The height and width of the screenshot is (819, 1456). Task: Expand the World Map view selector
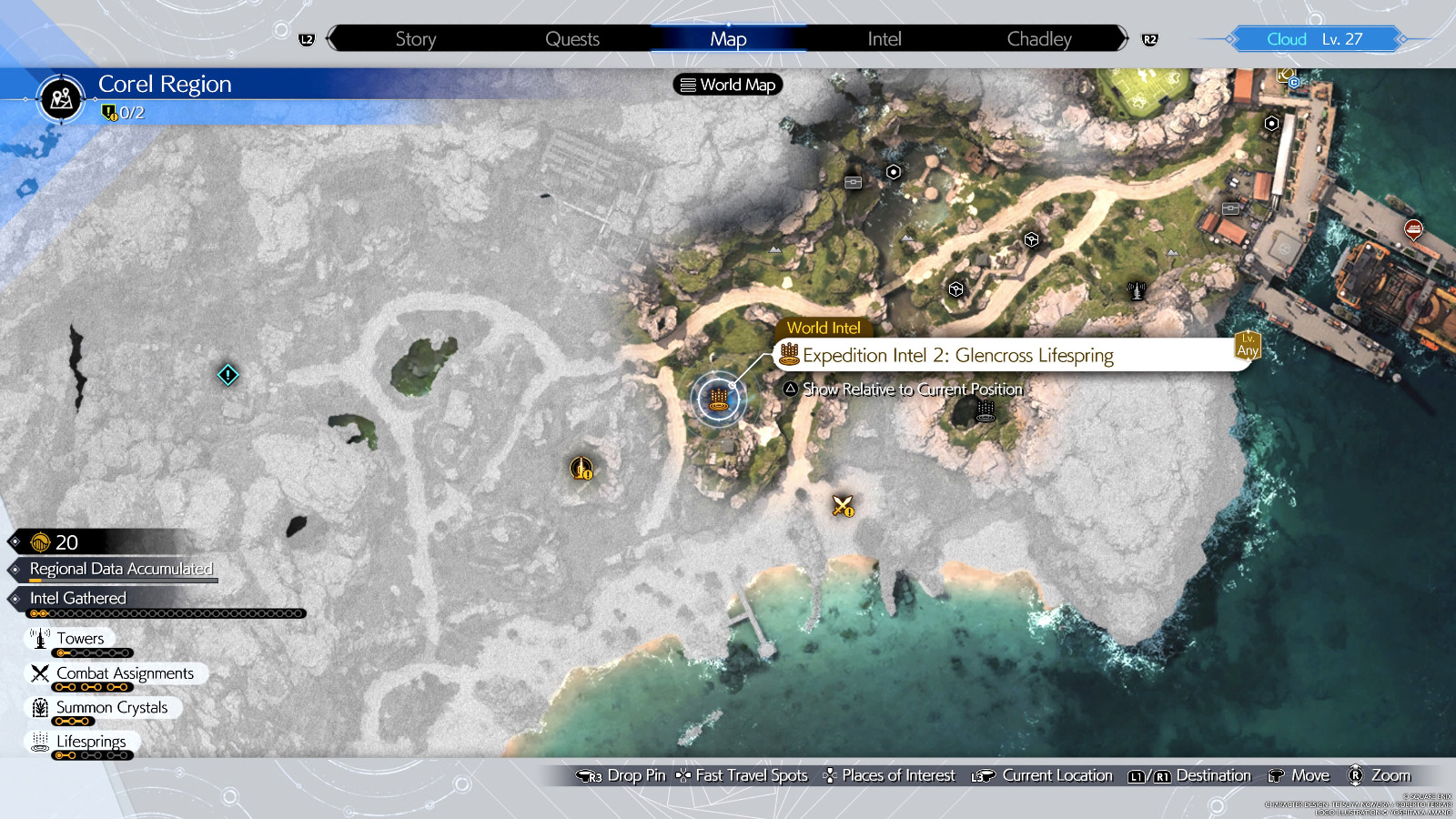pyautogui.click(x=726, y=85)
